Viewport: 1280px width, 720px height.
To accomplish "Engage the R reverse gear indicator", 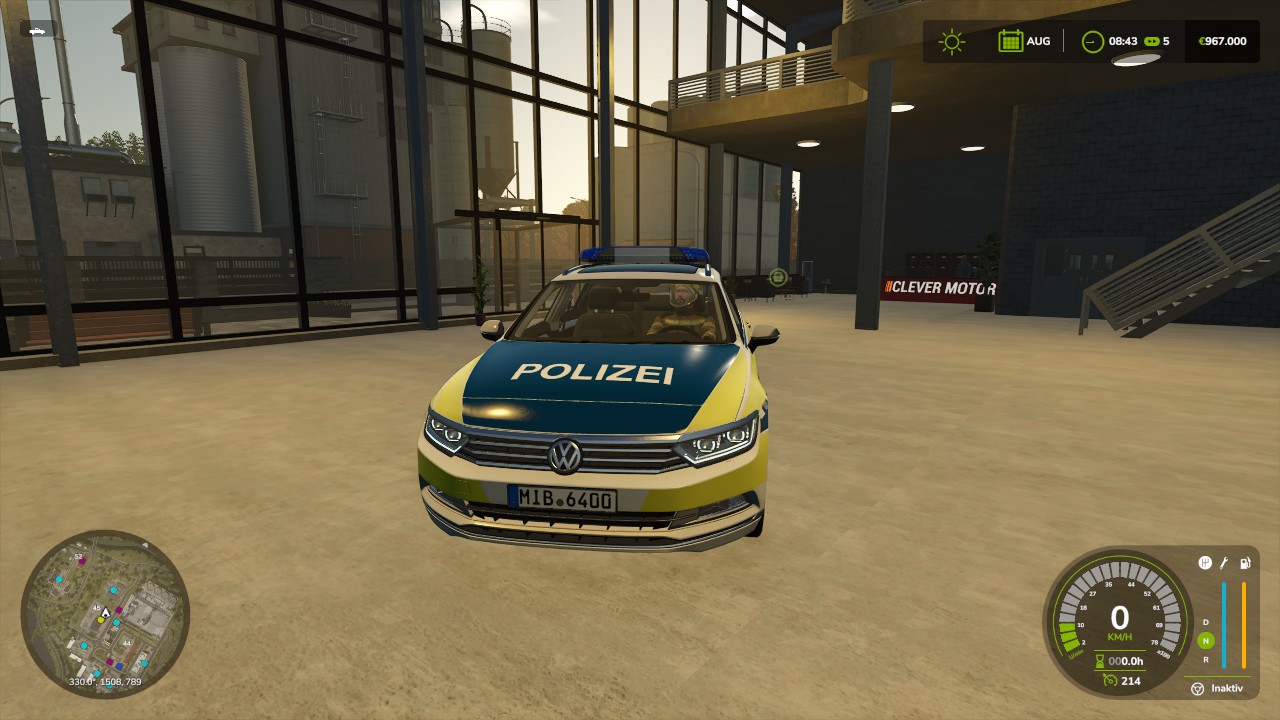I will [x=1206, y=658].
